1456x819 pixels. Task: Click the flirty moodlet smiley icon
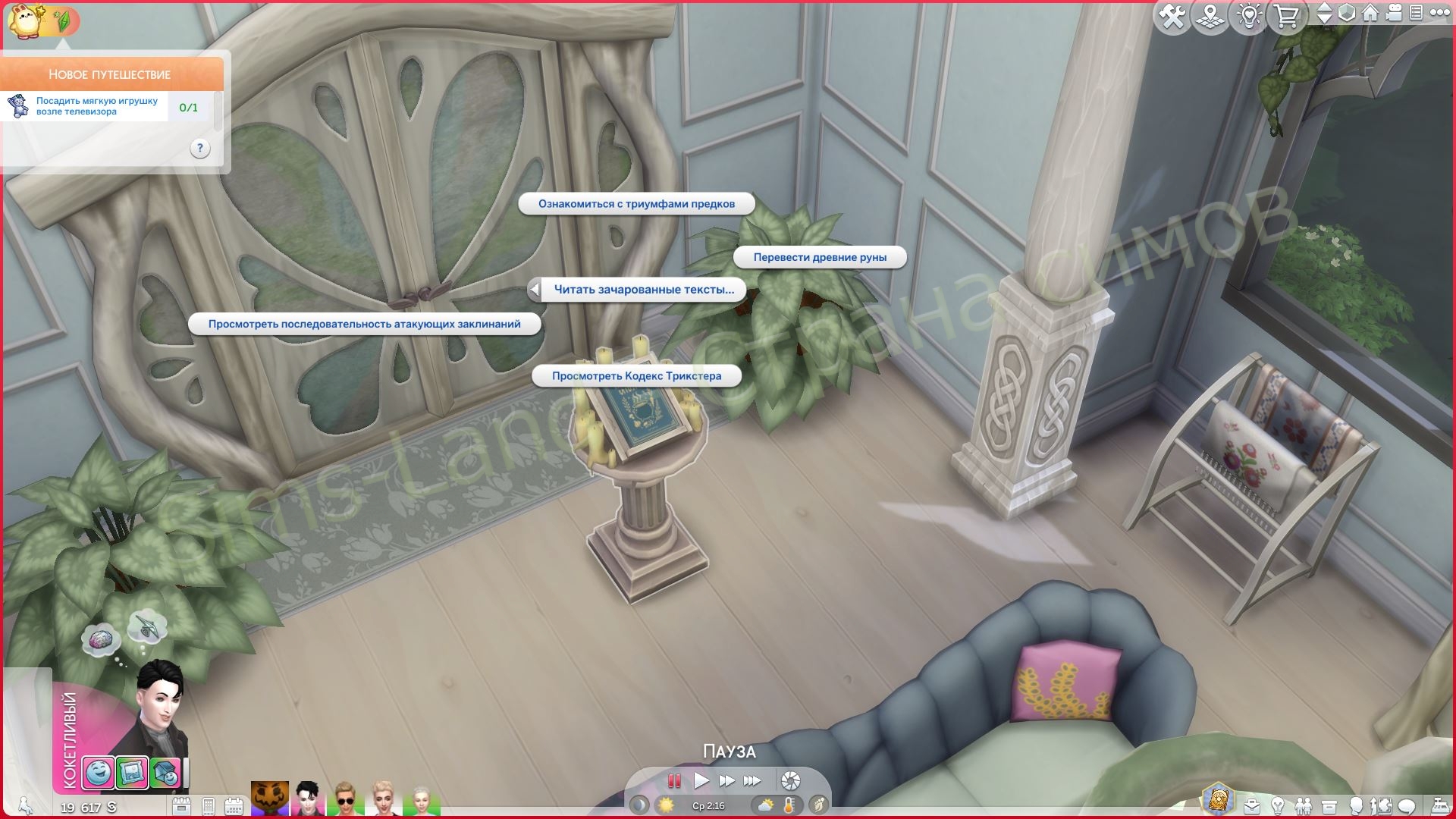pos(98,773)
